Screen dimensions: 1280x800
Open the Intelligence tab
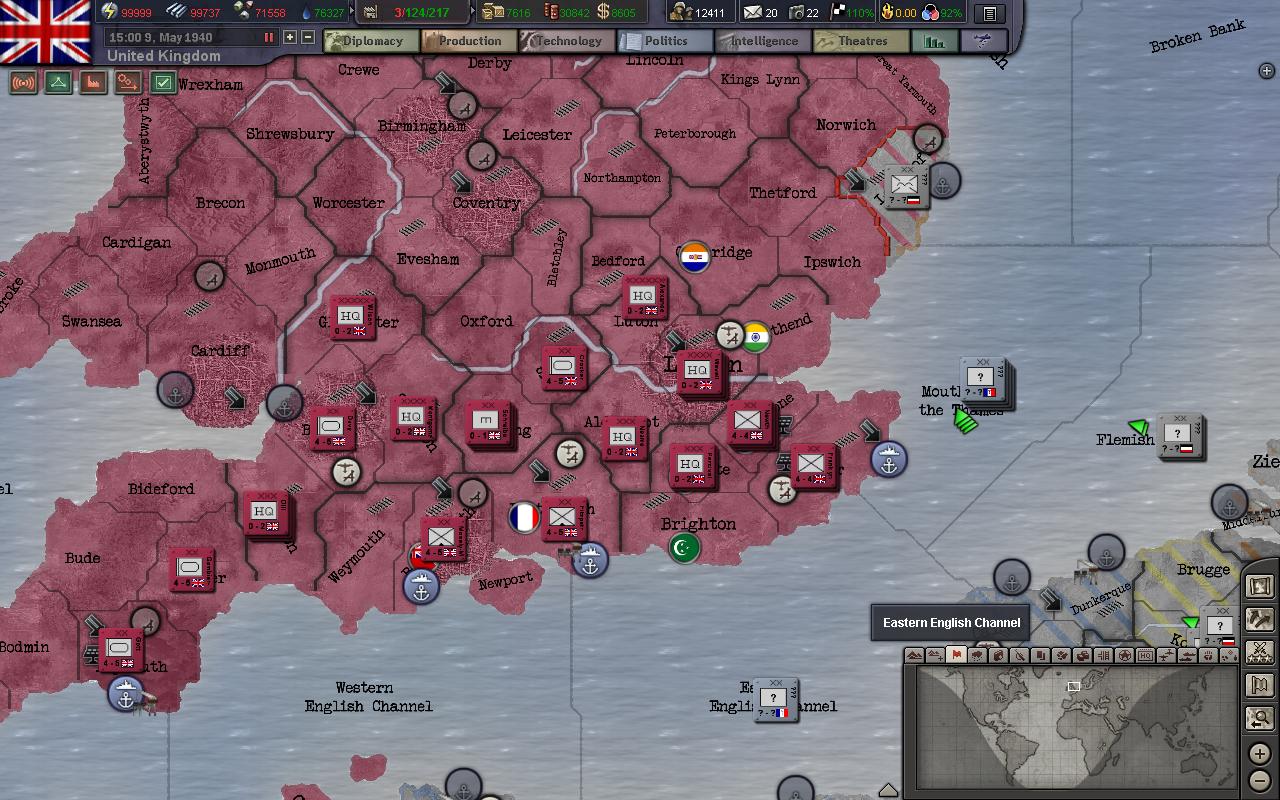click(x=762, y=41)
